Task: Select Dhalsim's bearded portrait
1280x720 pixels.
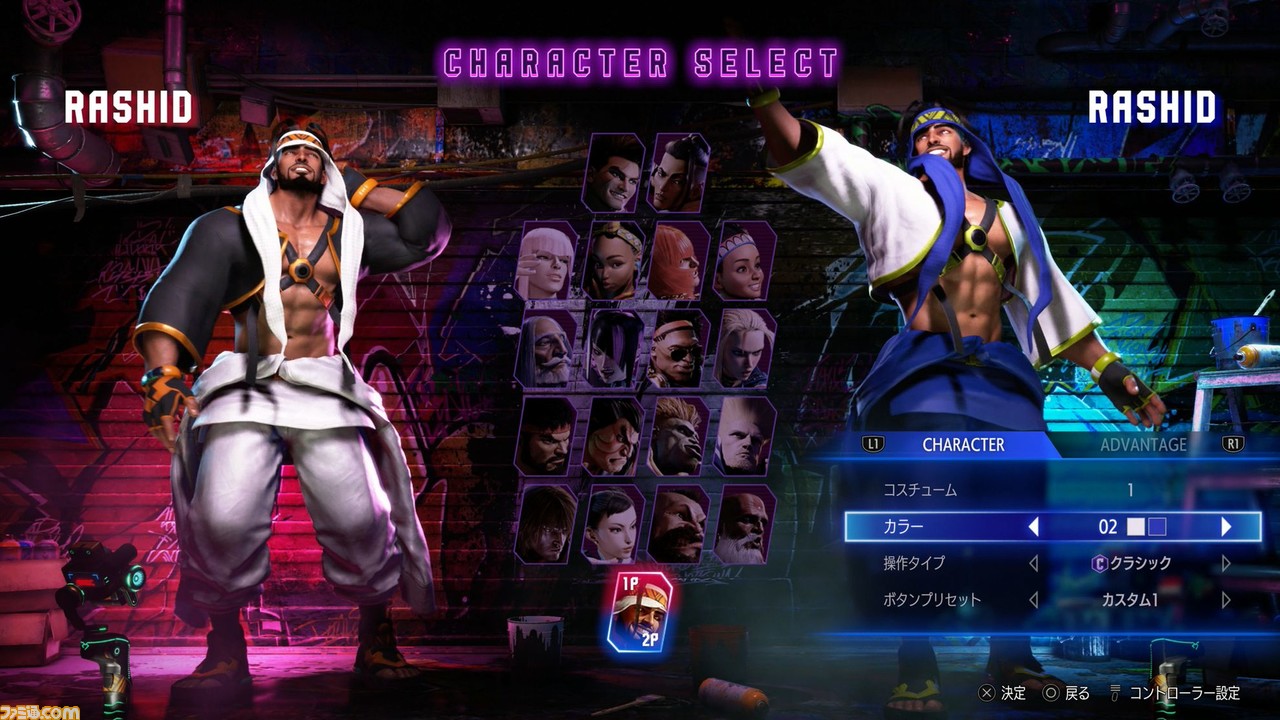Action: click(744, 523)
